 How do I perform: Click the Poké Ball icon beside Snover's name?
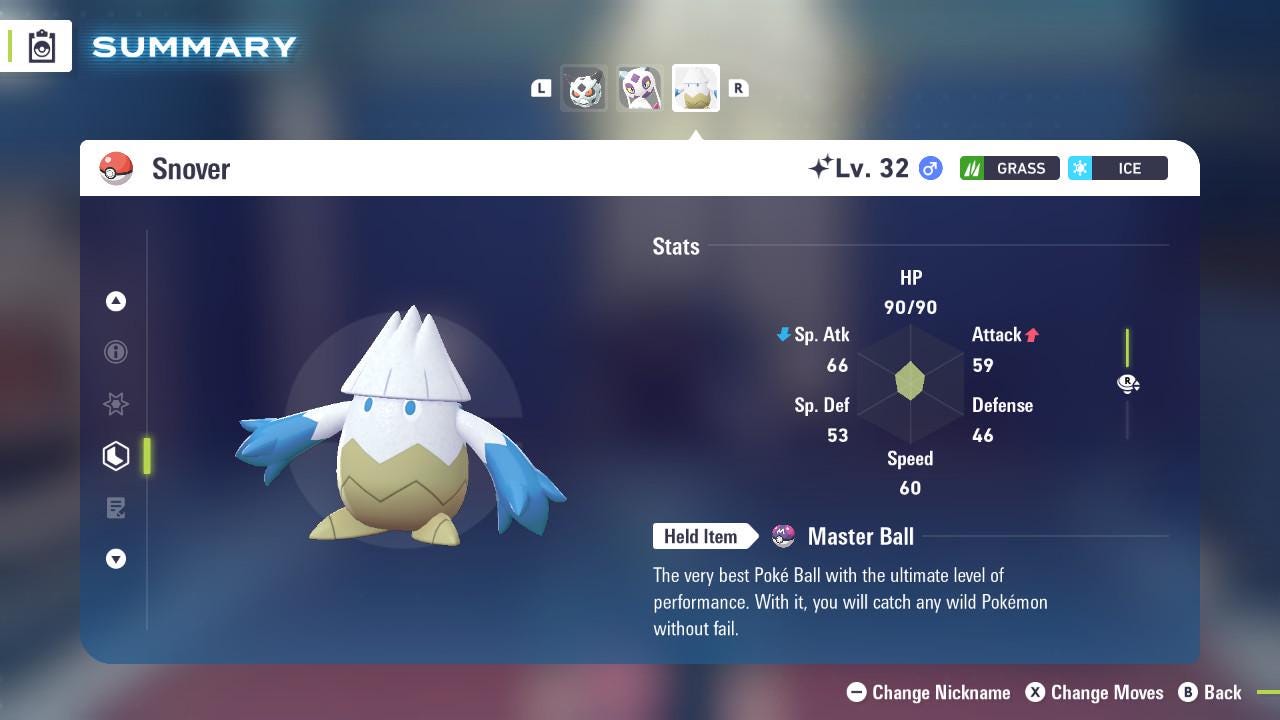(116, 168)
